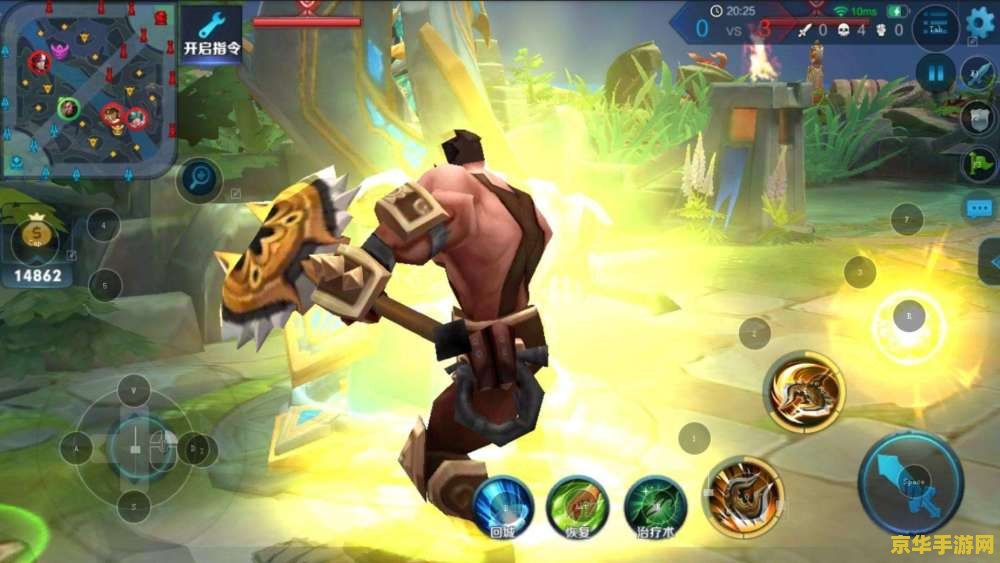Tap the 开启指令 wrench button
1000x563 pixels.
211,35
